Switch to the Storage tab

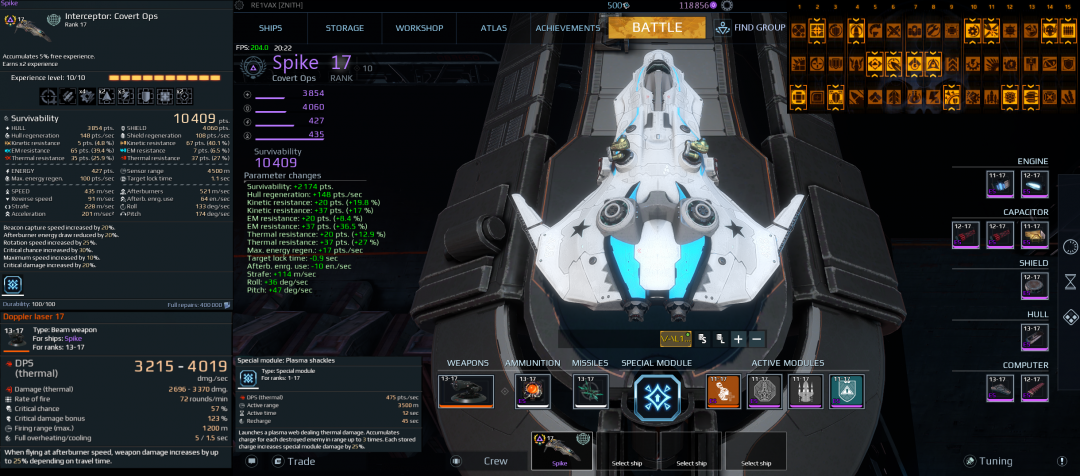coord(345,28)
